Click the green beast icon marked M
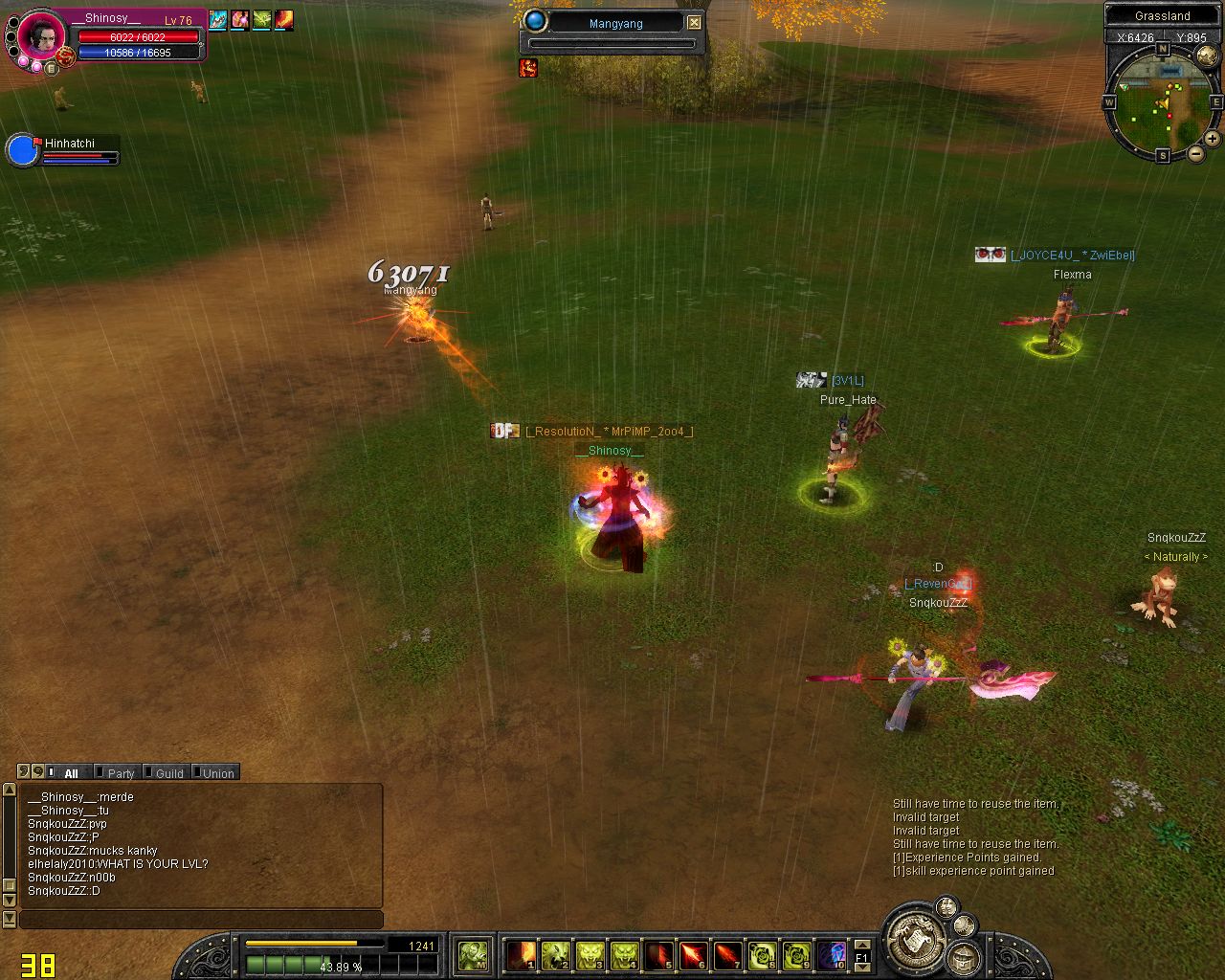 (x=473, y=954)
